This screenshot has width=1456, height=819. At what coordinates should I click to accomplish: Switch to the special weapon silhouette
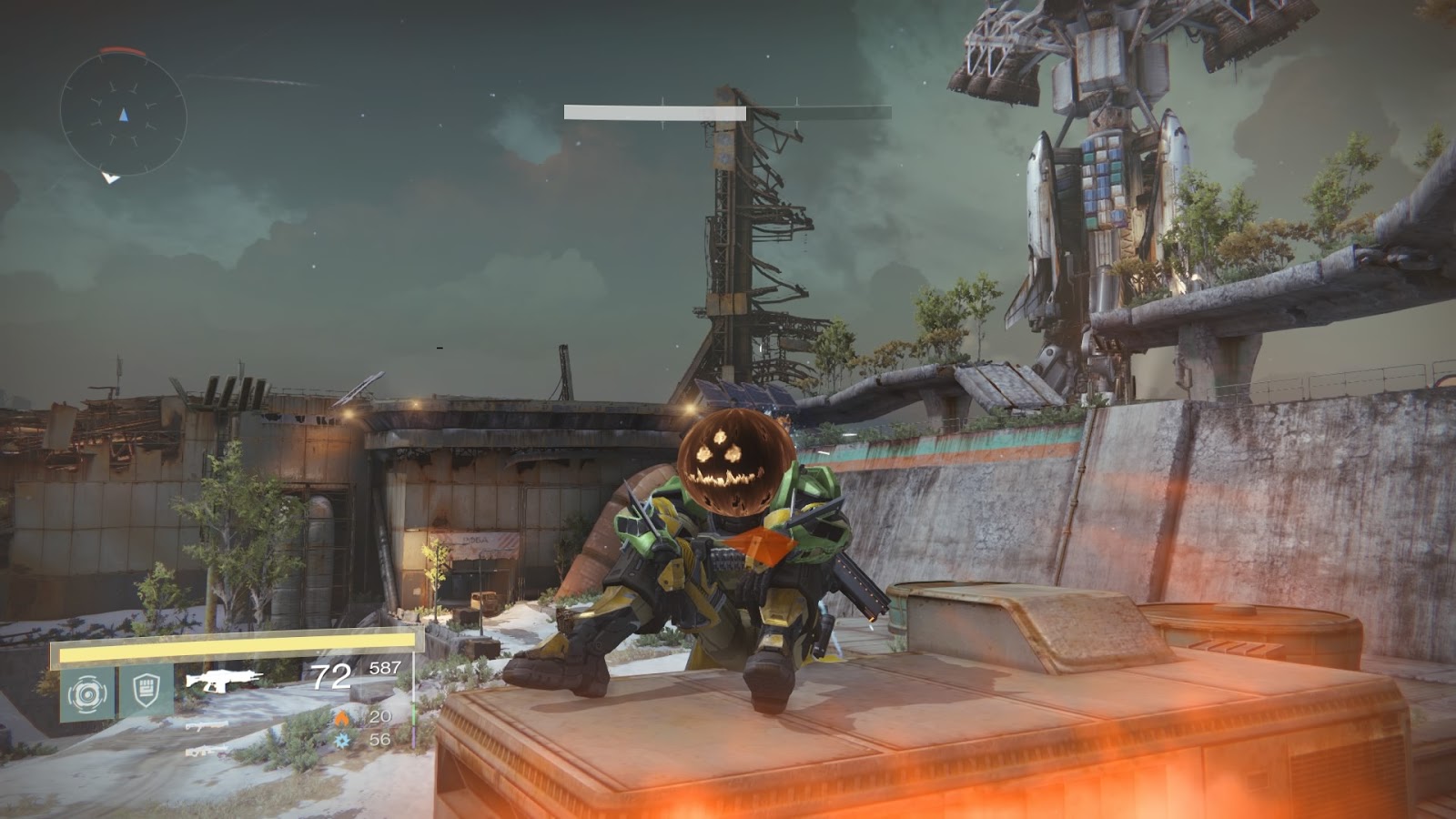tap(207, 725)
